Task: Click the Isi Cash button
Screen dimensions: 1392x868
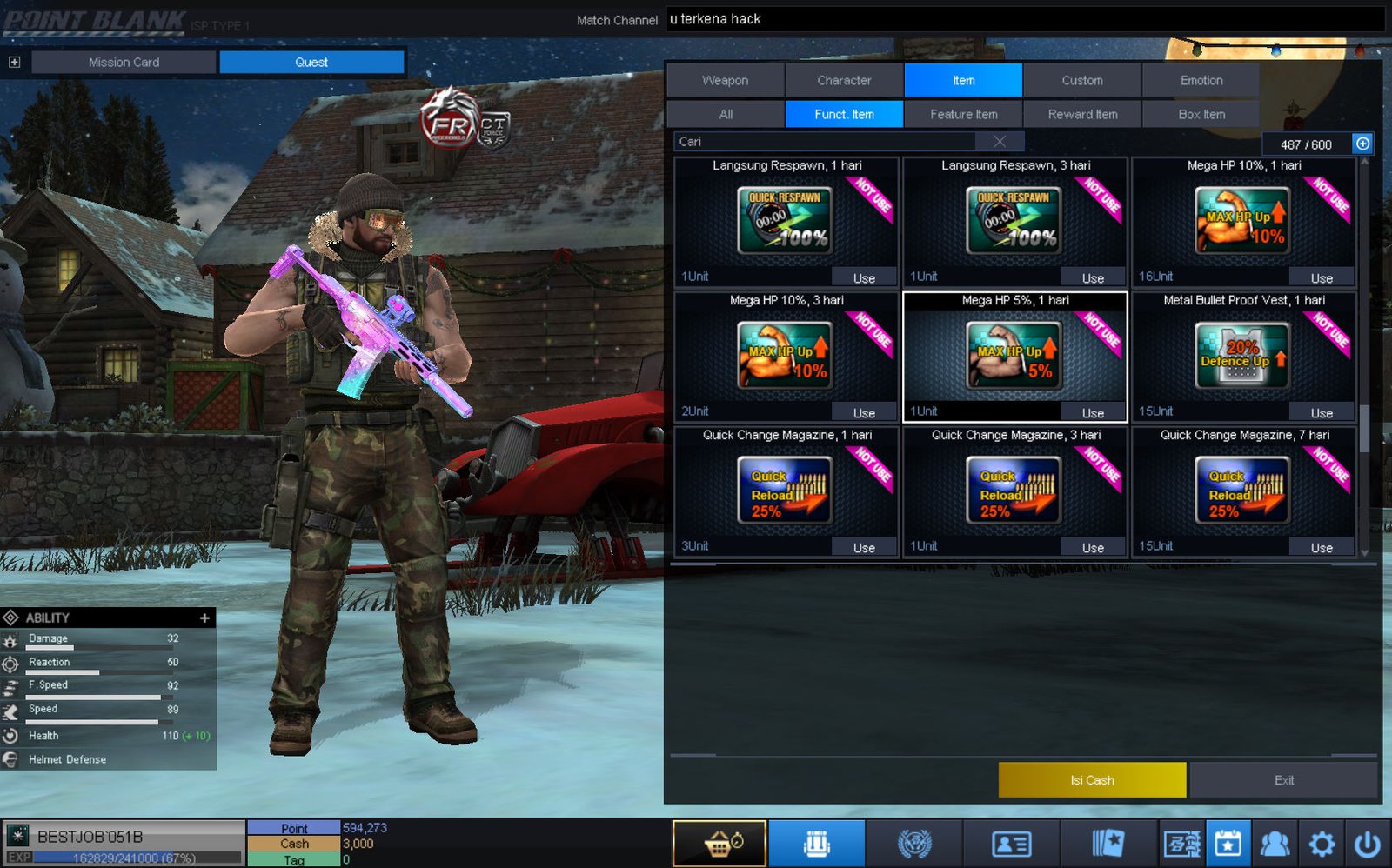Action: [1092, 780]
